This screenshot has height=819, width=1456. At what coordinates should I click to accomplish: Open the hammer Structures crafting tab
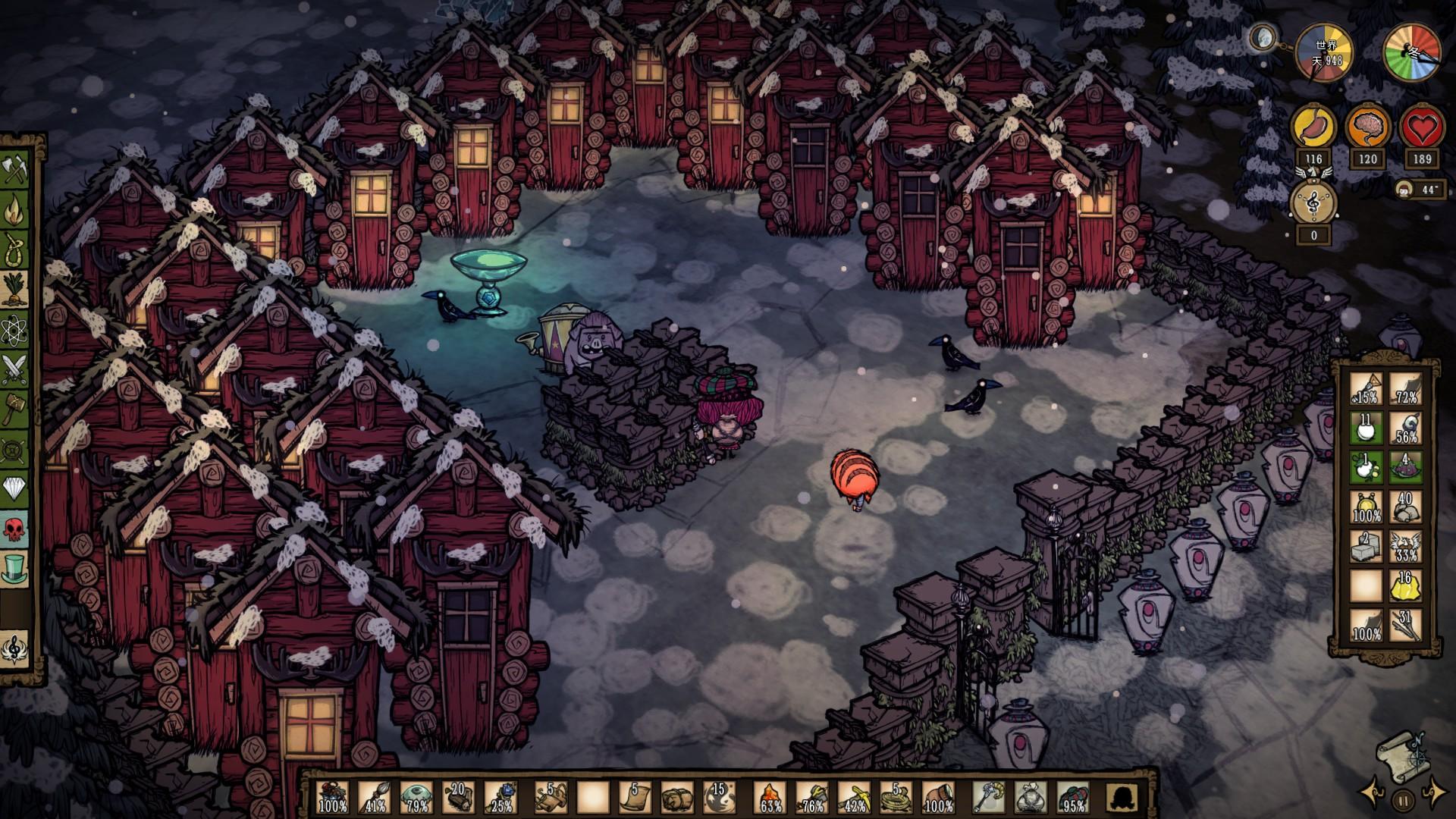[15, 409]
